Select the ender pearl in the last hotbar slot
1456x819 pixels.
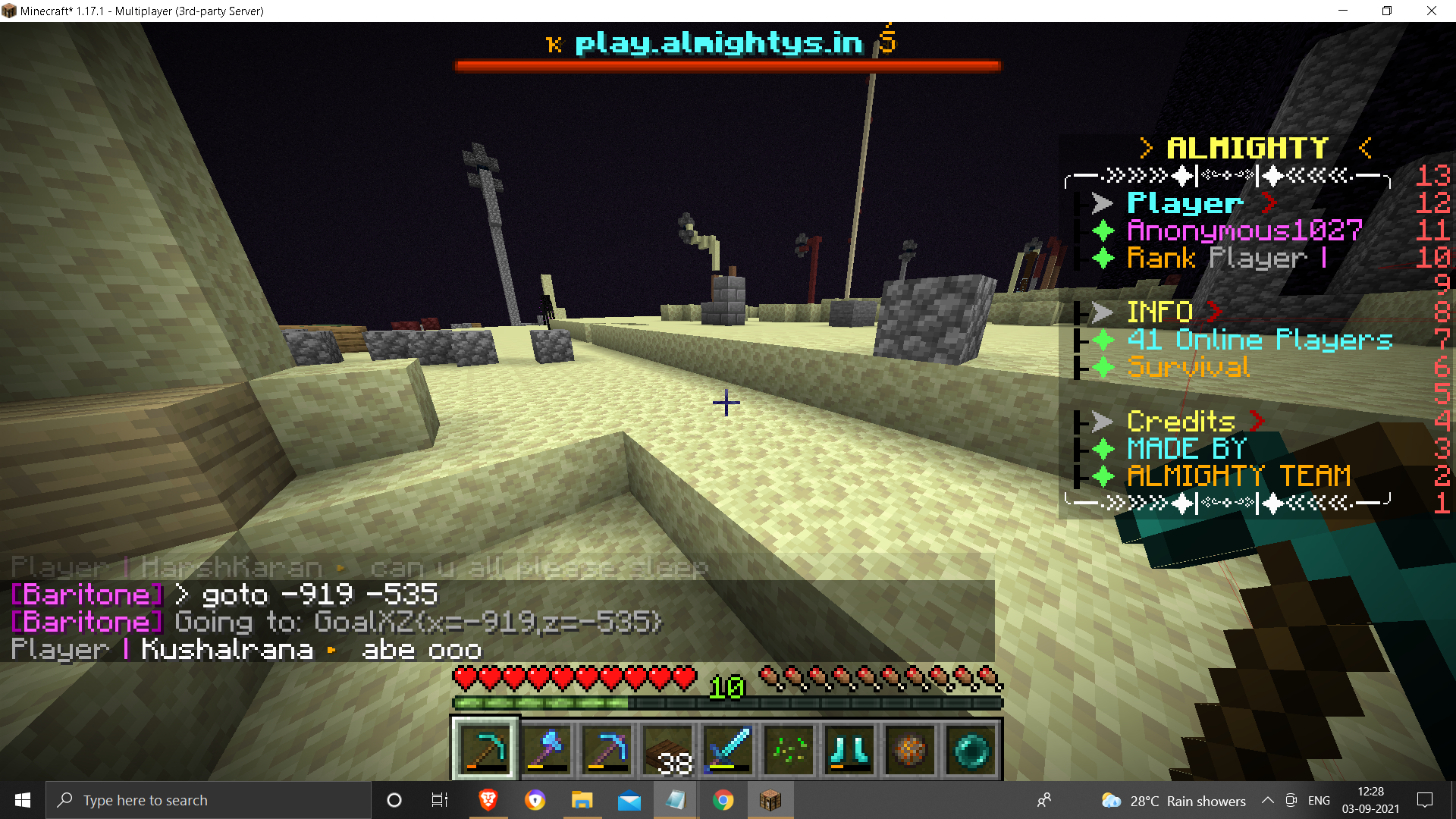pos(971,751)
